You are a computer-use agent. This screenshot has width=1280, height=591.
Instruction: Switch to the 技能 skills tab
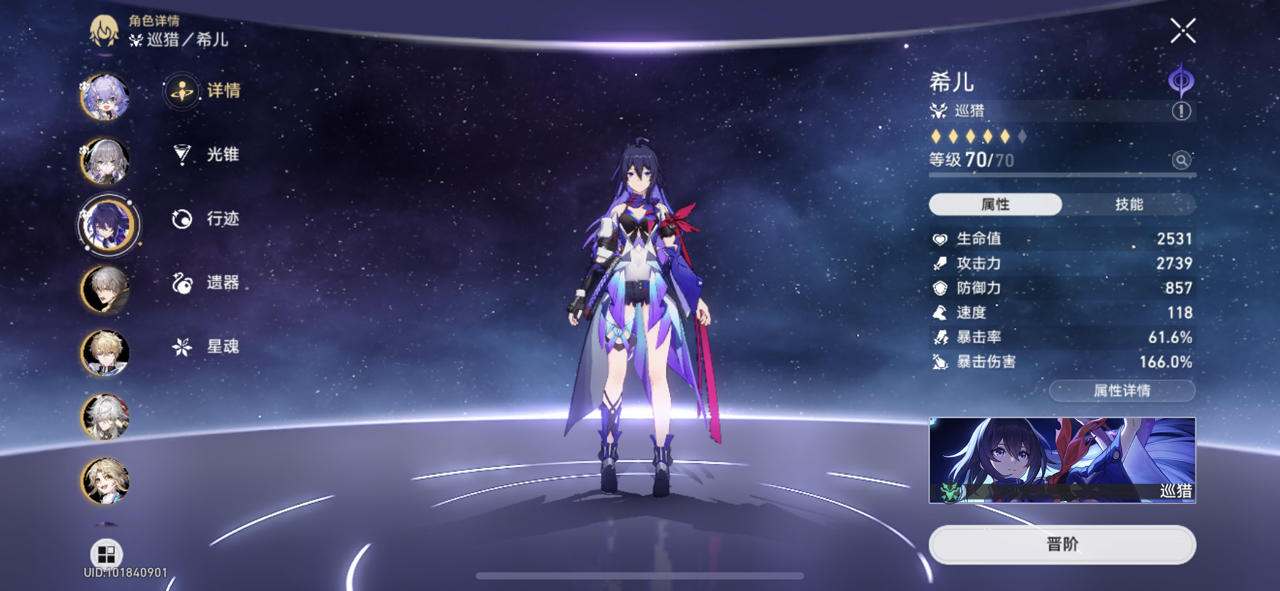pos(1128,204)
